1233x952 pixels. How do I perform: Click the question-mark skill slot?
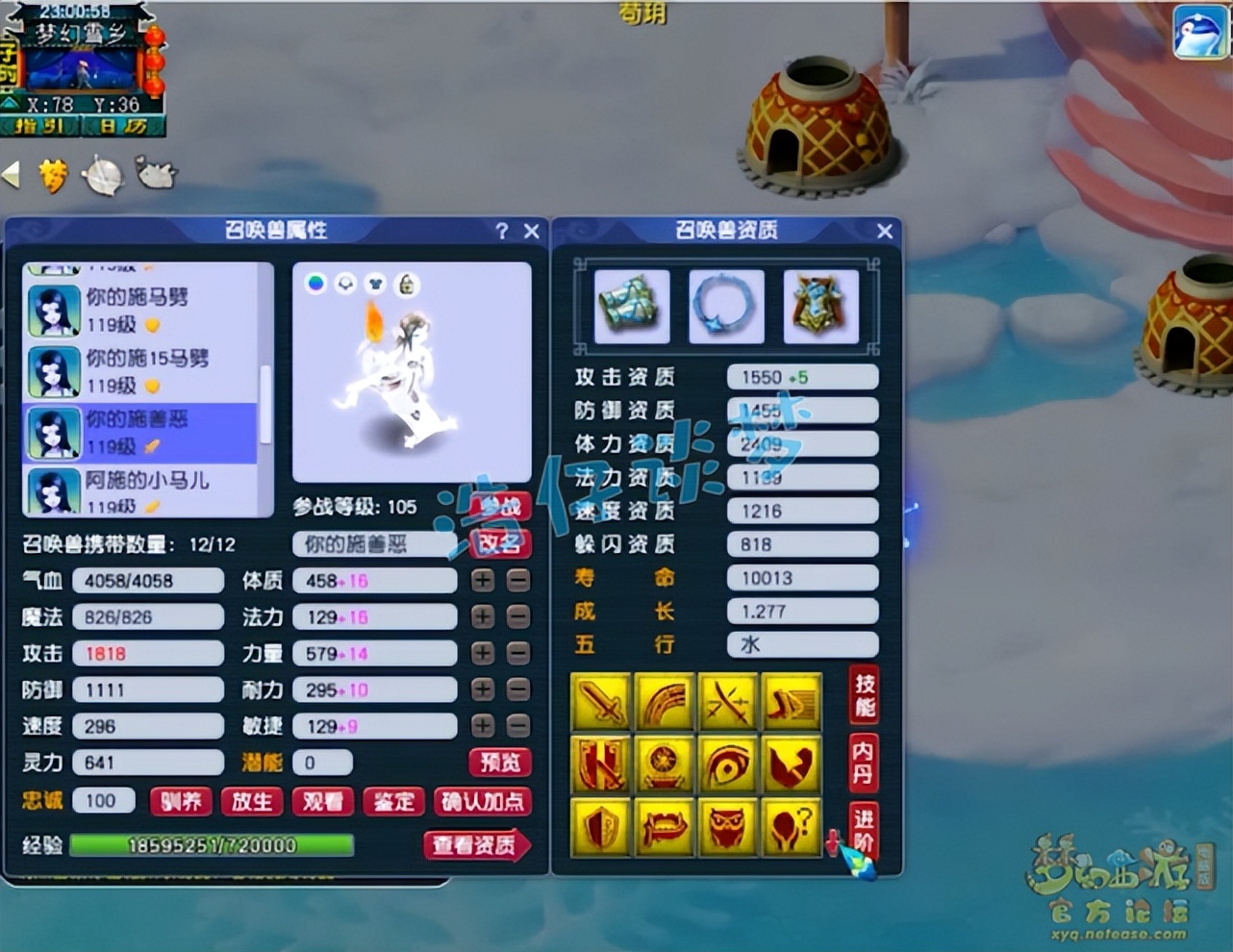(792, 829)
